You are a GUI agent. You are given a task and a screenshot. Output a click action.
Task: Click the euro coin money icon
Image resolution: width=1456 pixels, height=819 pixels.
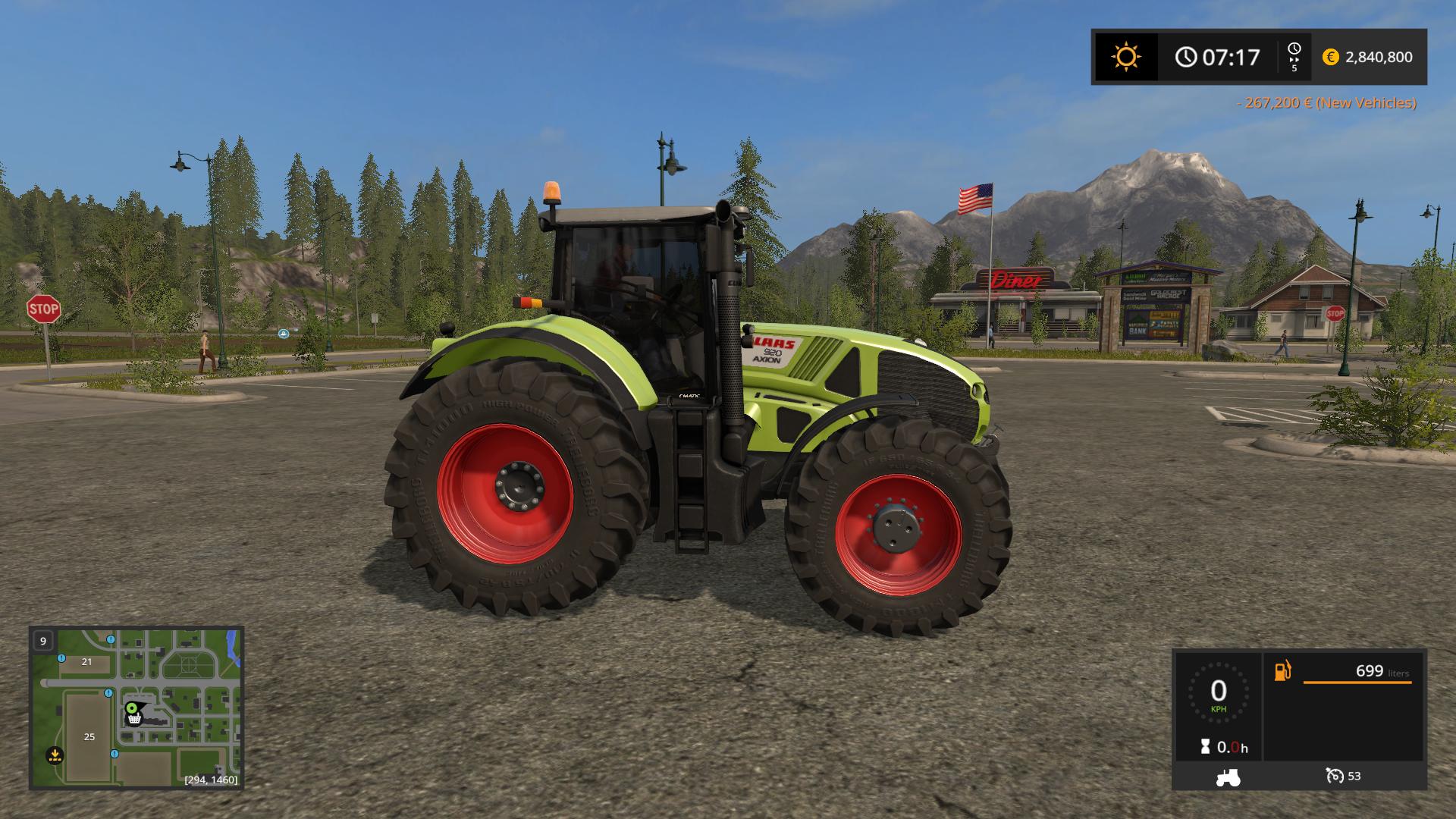[1330, 57]
